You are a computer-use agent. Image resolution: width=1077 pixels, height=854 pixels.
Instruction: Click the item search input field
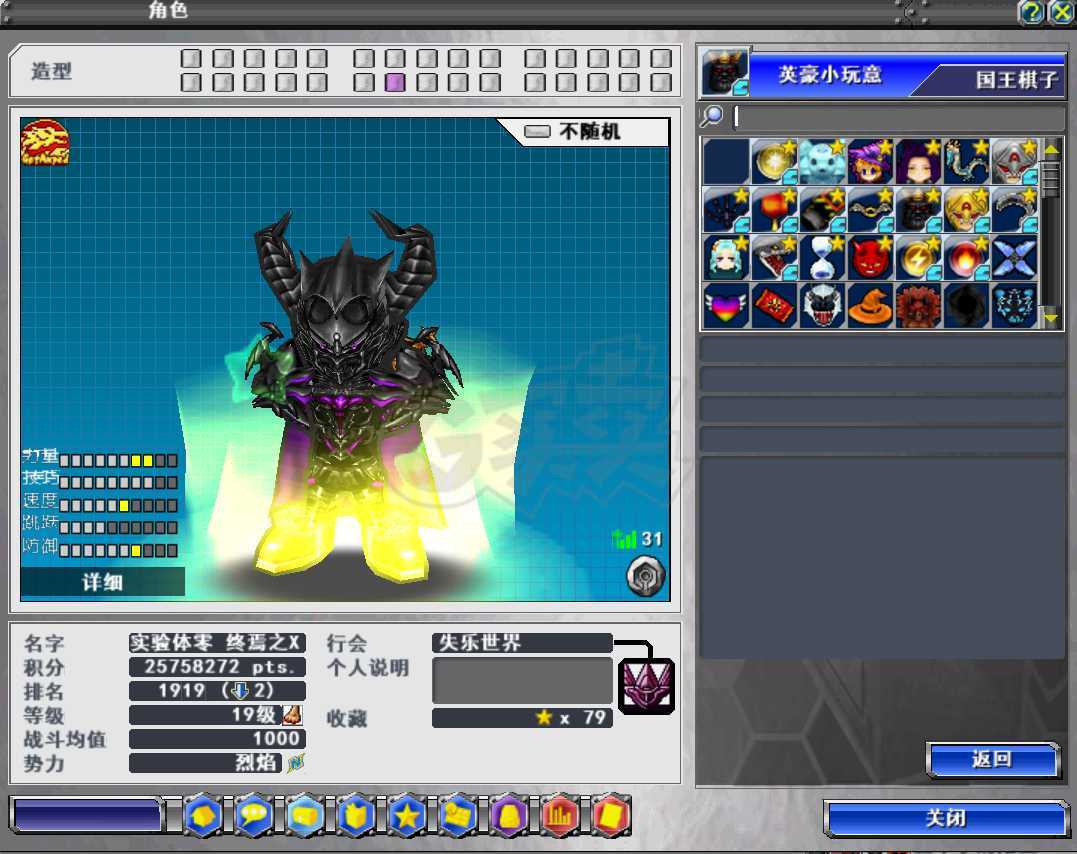click(x=898, y=118)
